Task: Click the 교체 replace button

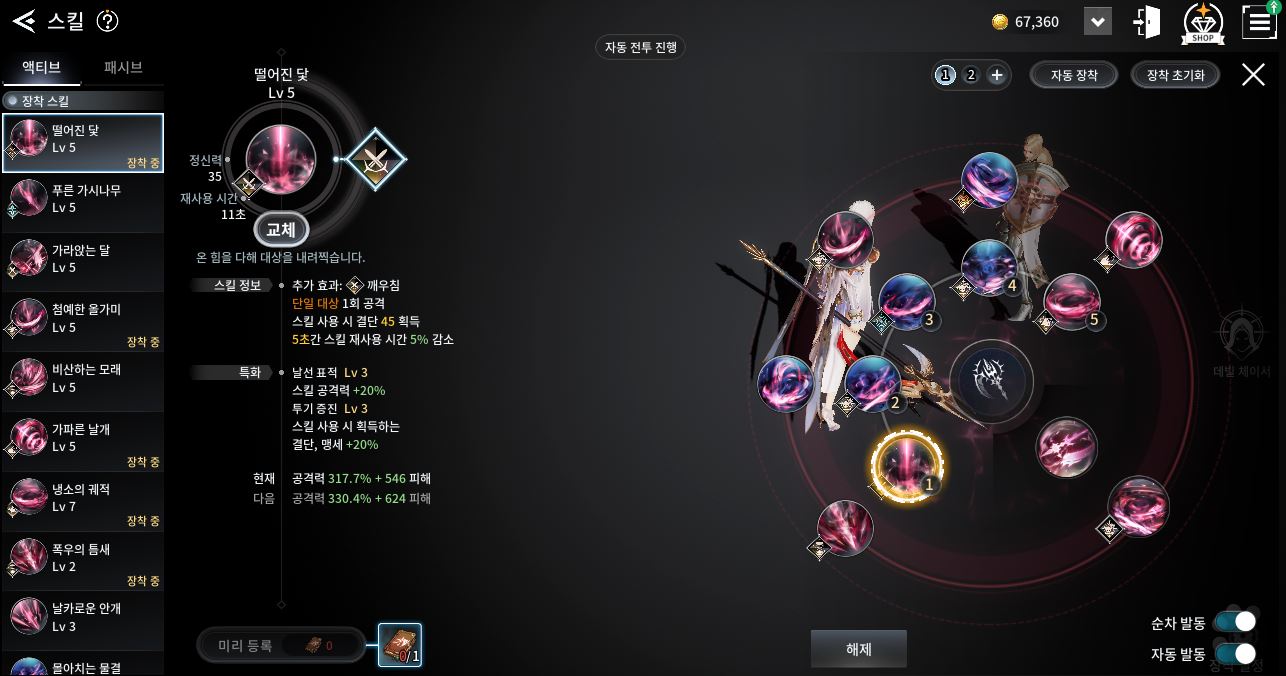Action: pos(281,230)
